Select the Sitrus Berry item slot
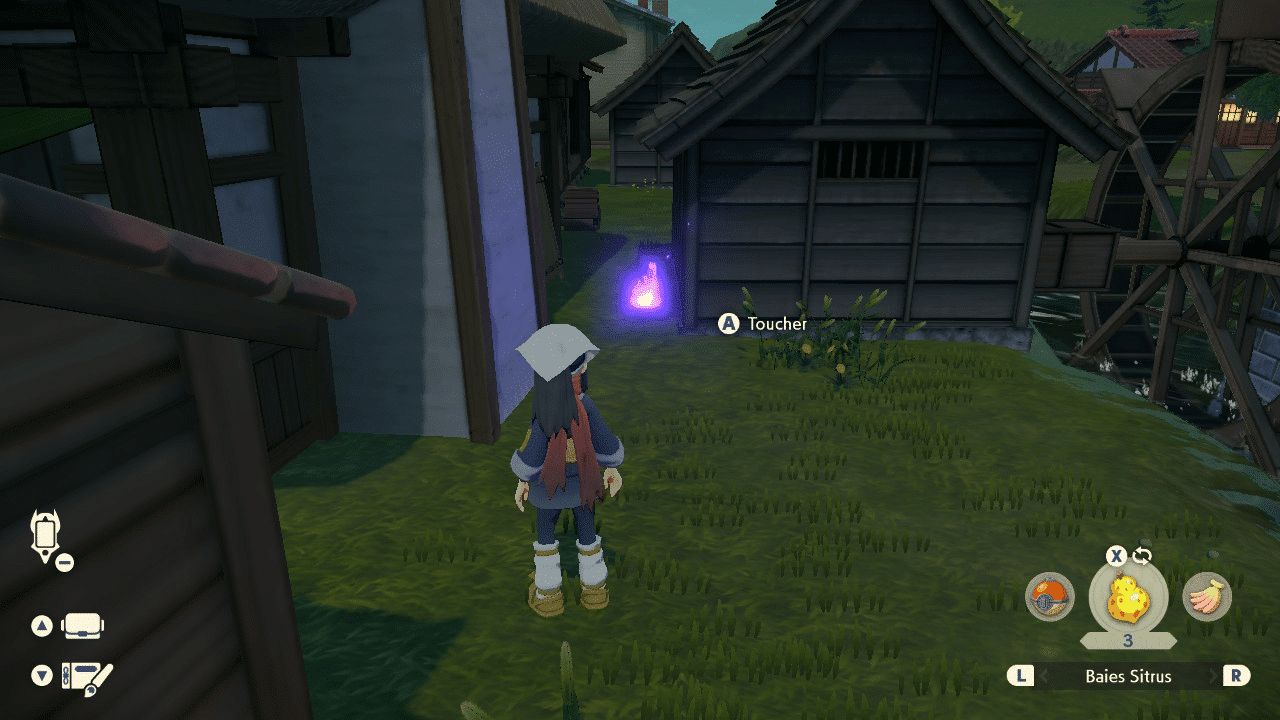Viewport: 1280px width, 720px height. pos(1128,600)
